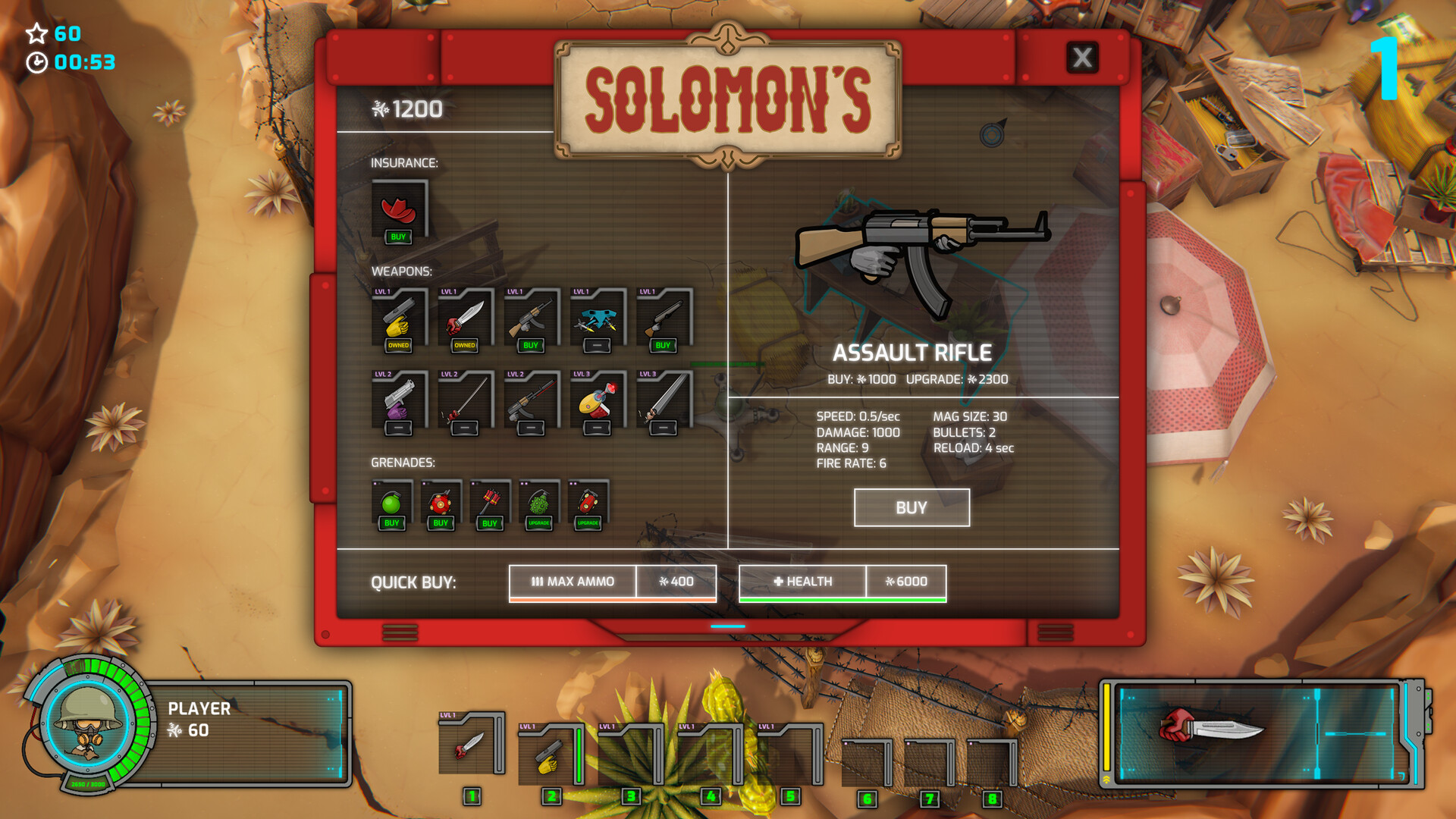The width and height of the screenshot is (1456, 819).
Task: Click the MAX AMMO quick buy option
Action: click(x=573, y=582)
